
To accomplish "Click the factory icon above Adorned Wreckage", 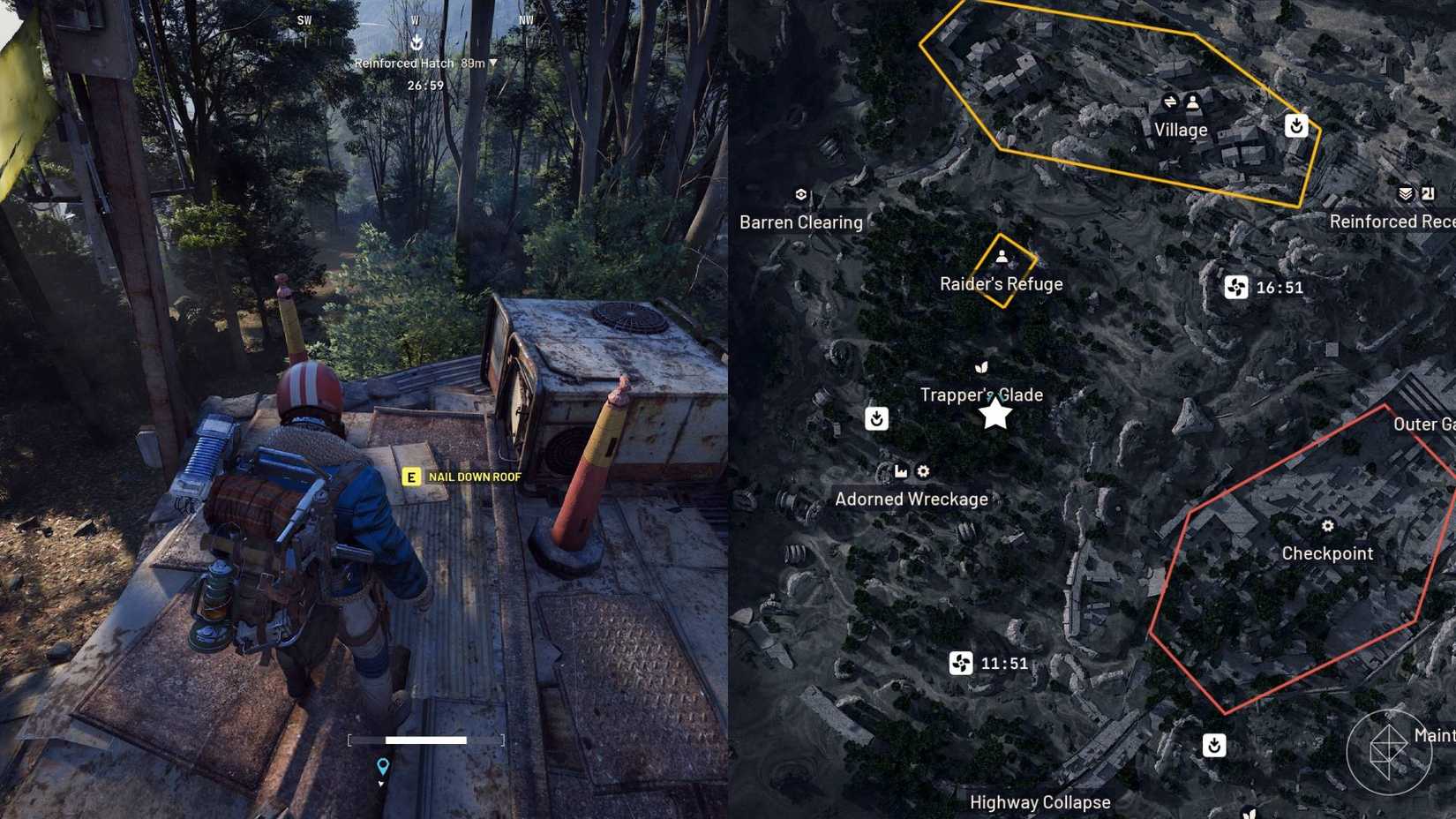I will tap(900, 472).
